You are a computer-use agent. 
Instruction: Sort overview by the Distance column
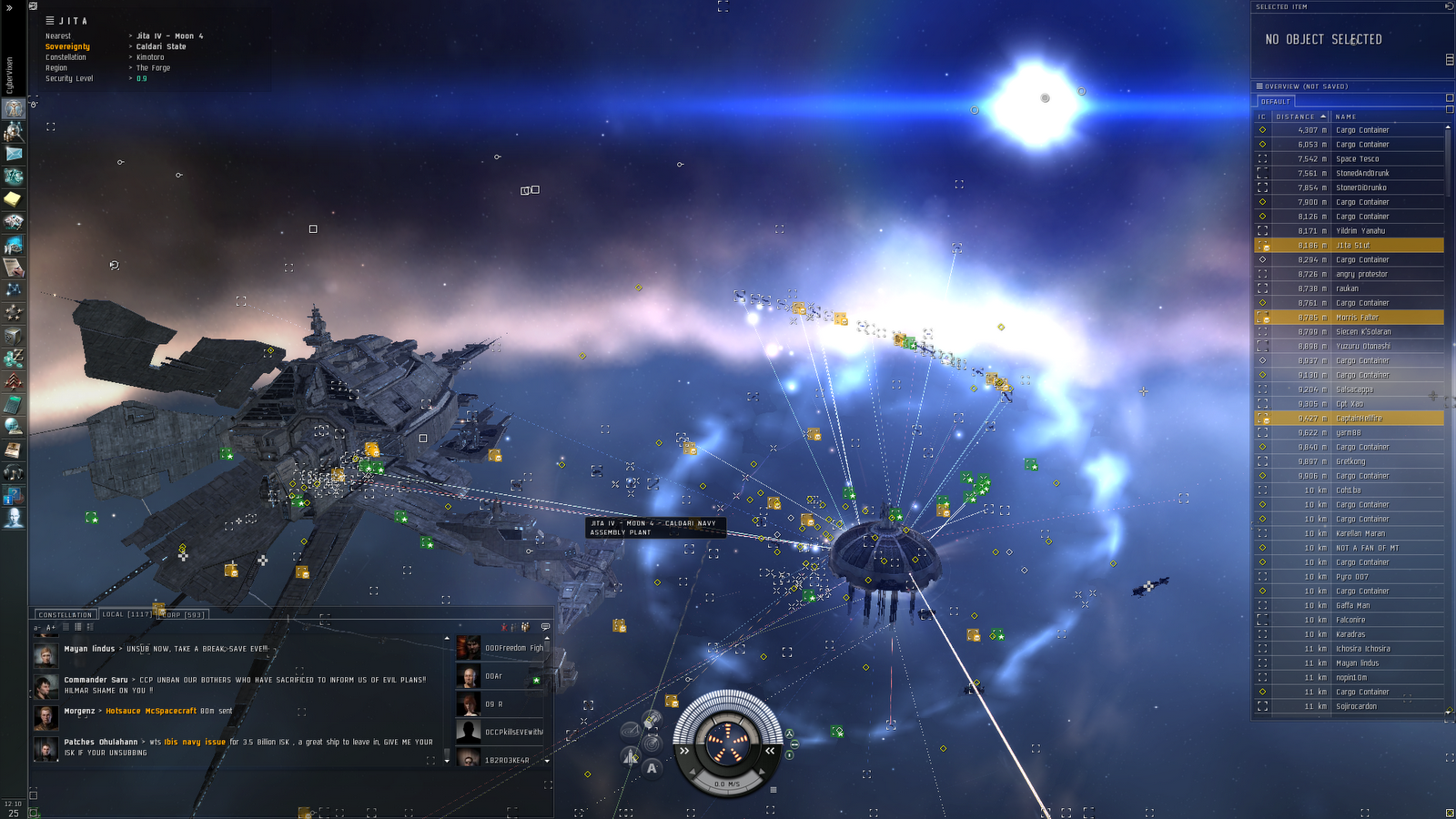pyautogui.click(x=1296, y=116)
